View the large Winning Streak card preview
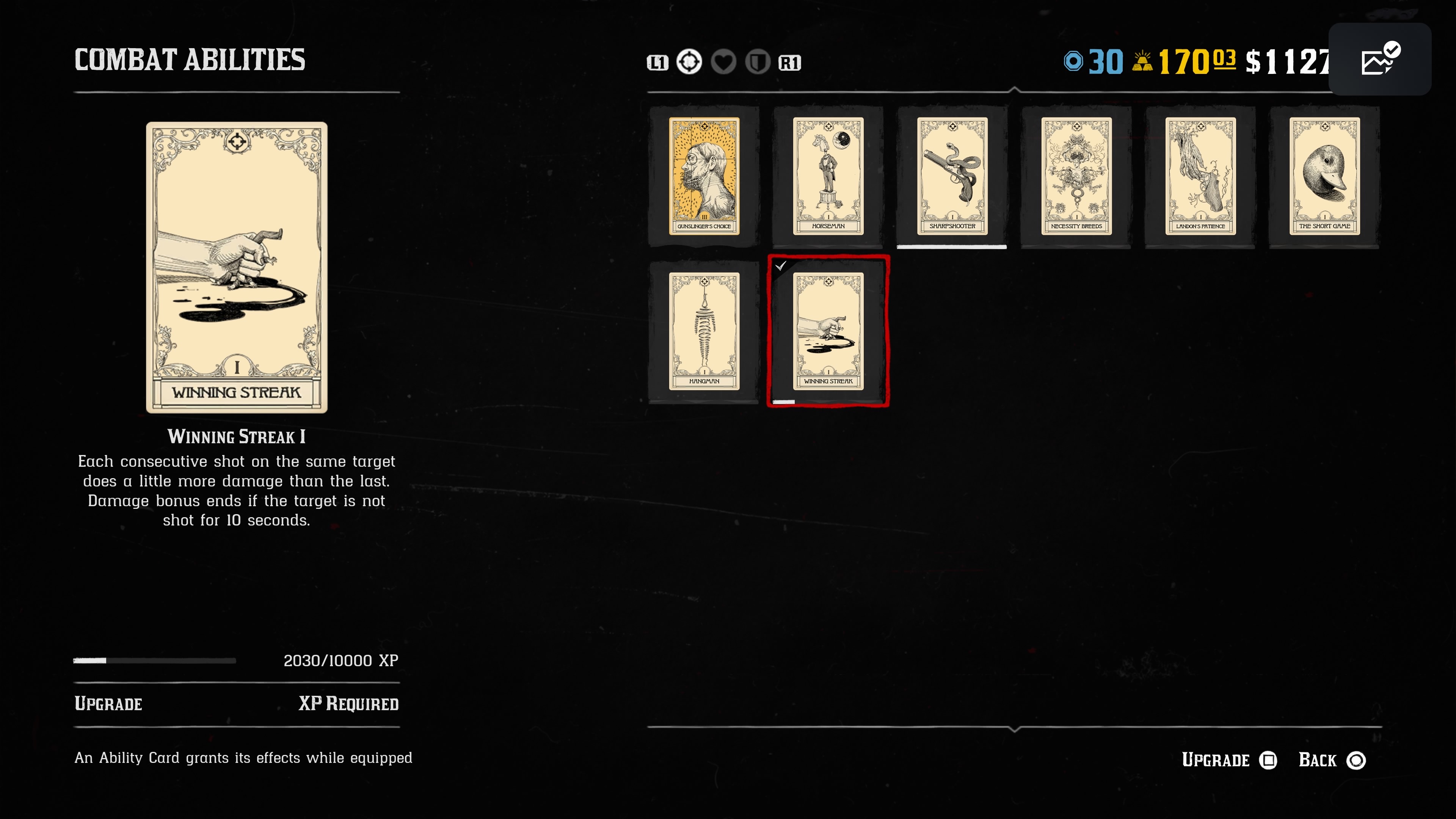This screenshot has height=819, width=1456. pyautogui.click(x=236, y=267)
